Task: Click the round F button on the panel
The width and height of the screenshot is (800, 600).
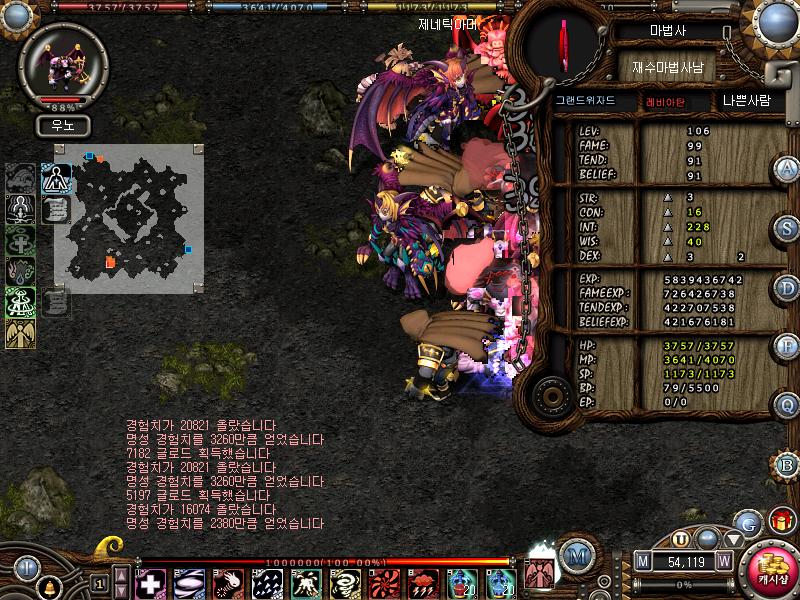Action: click(787, 347)
